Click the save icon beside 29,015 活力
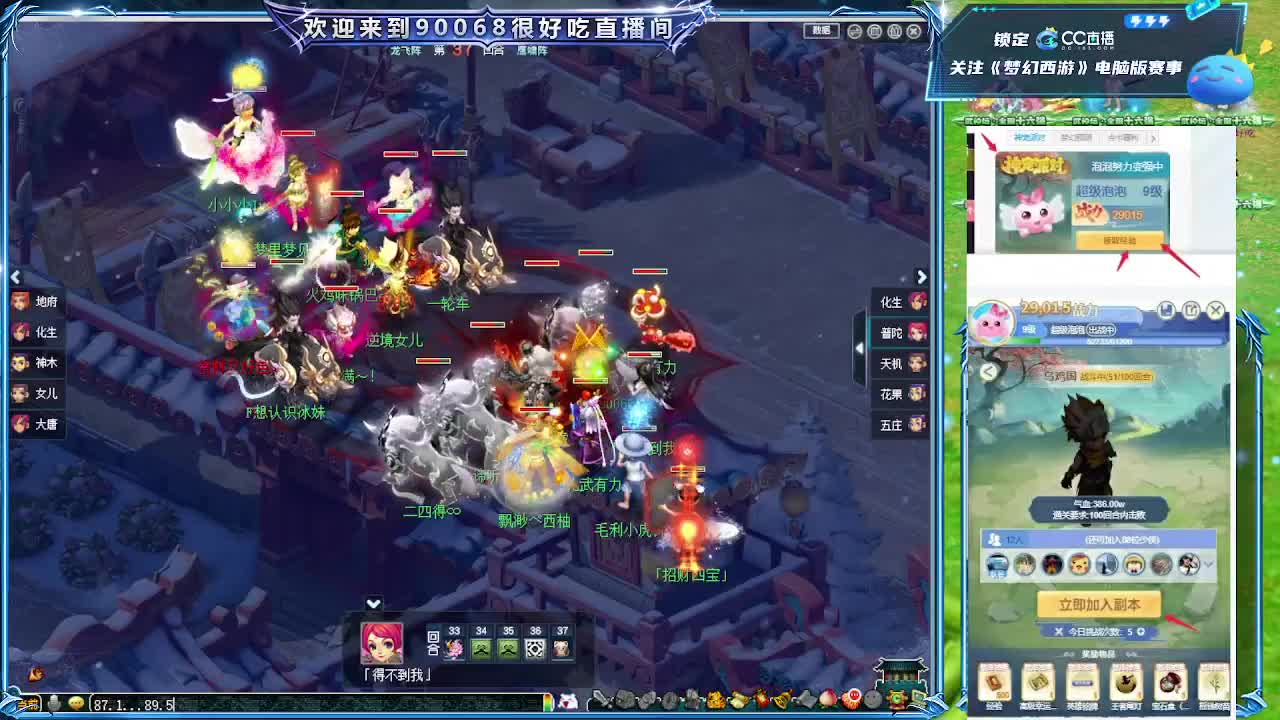Screen dimensions: 1280x720 coord(1167,308)
